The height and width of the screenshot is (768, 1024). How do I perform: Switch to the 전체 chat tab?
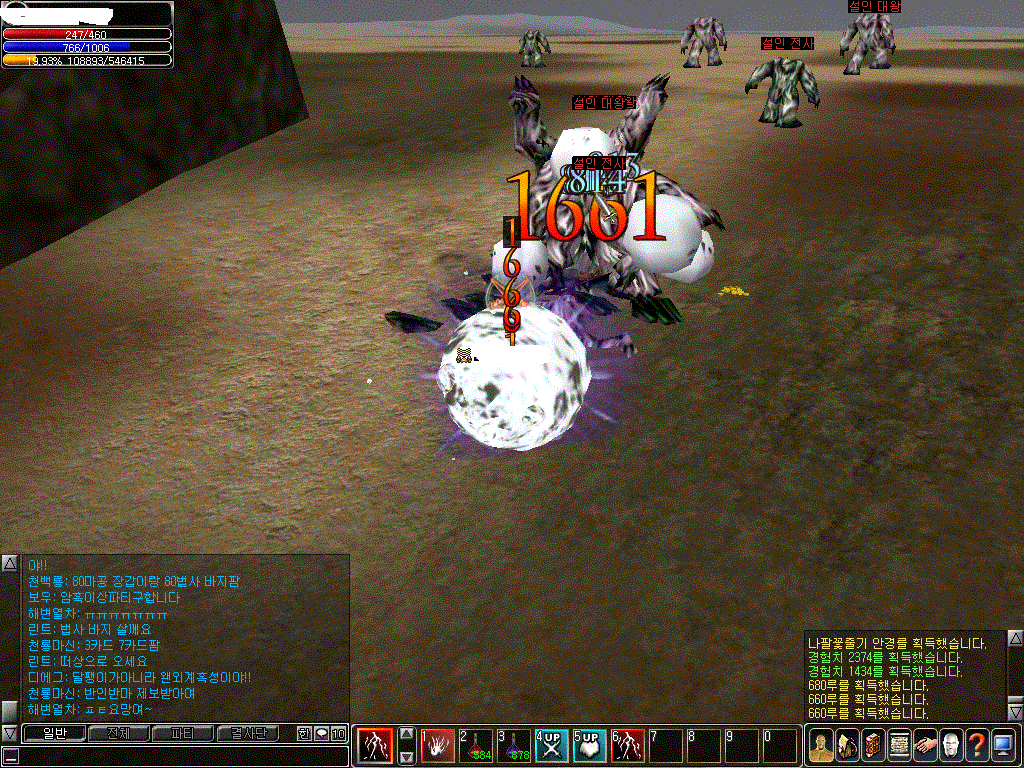point(118,734)
